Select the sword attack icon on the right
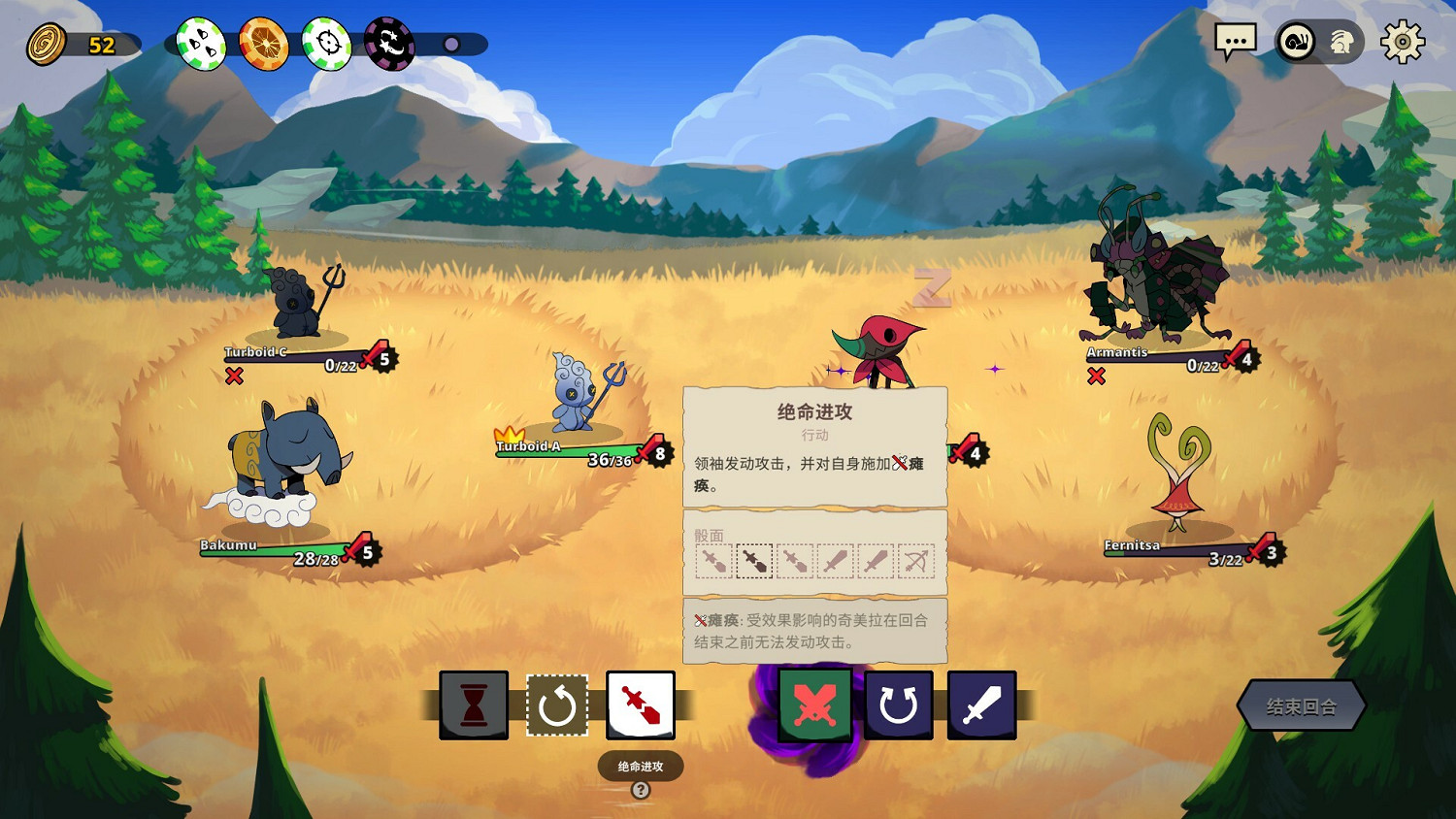Image resolution: width=1456 pixels, height=819 pixels. (x=982, y=705)
